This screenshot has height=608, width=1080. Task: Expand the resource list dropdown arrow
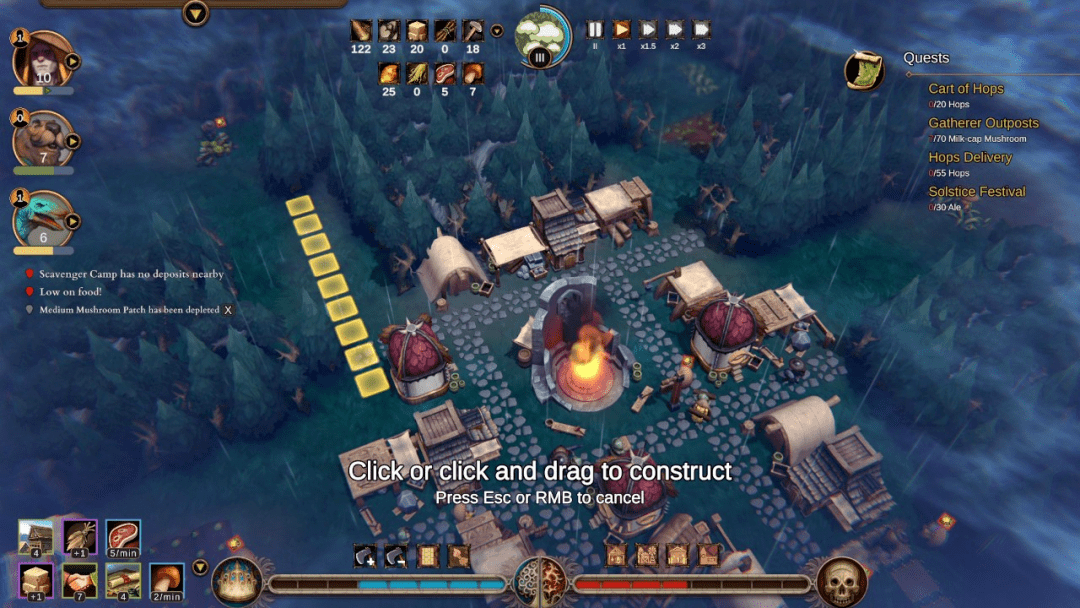point(497,31)
